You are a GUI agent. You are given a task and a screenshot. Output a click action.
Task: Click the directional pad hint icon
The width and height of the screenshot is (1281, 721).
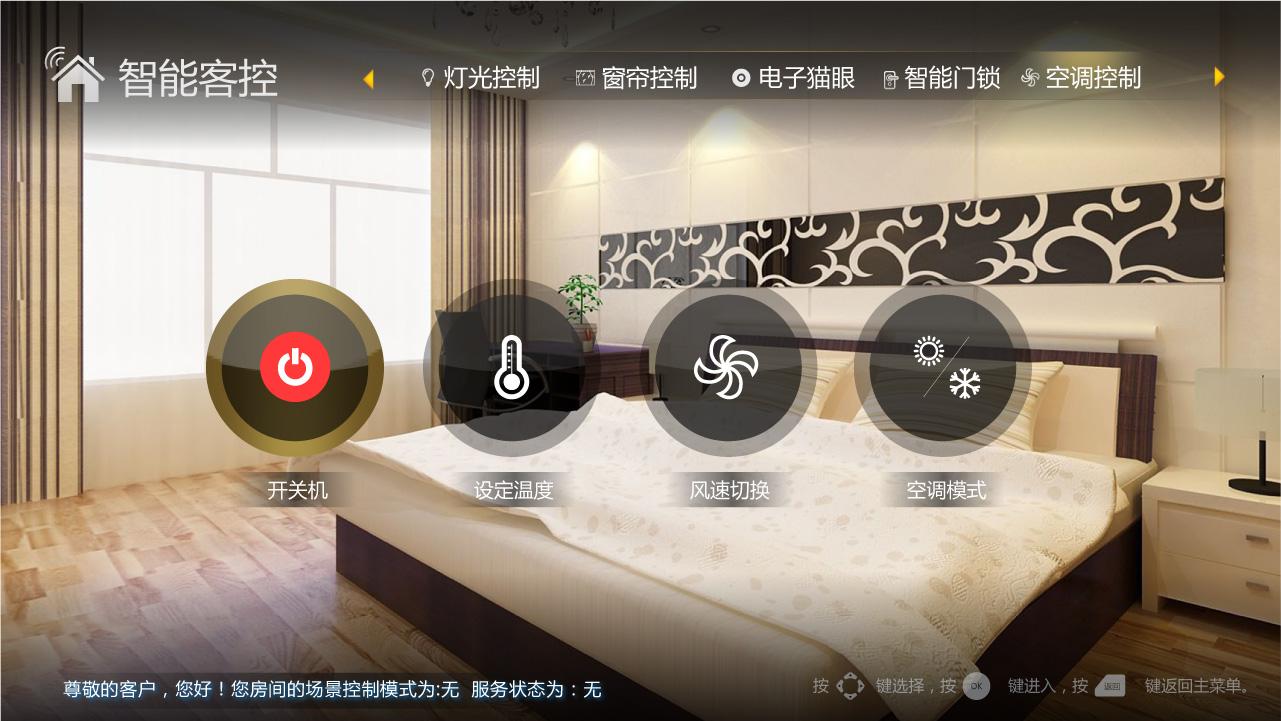point(850,686)
